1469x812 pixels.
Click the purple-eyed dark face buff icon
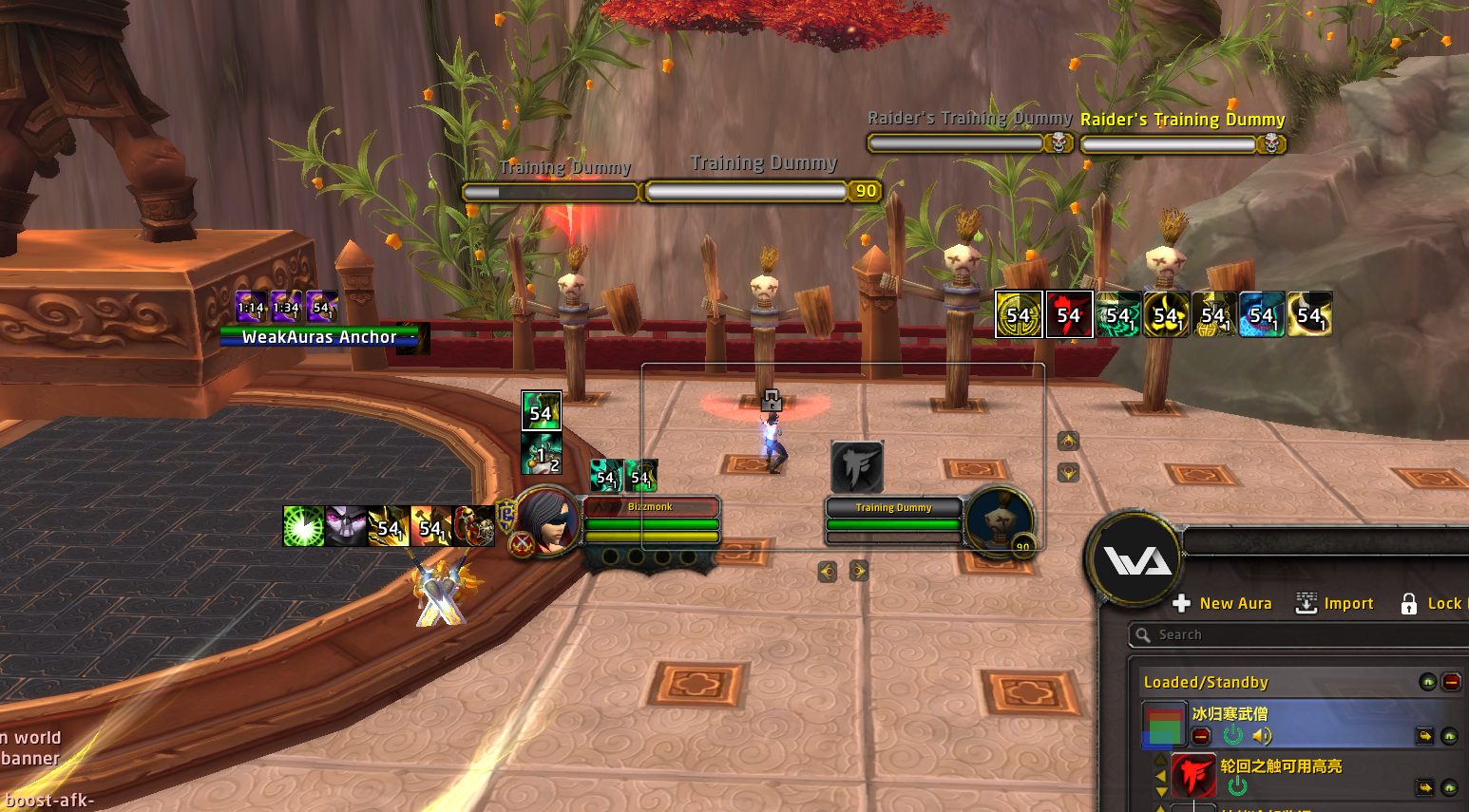tap(346, 526)
